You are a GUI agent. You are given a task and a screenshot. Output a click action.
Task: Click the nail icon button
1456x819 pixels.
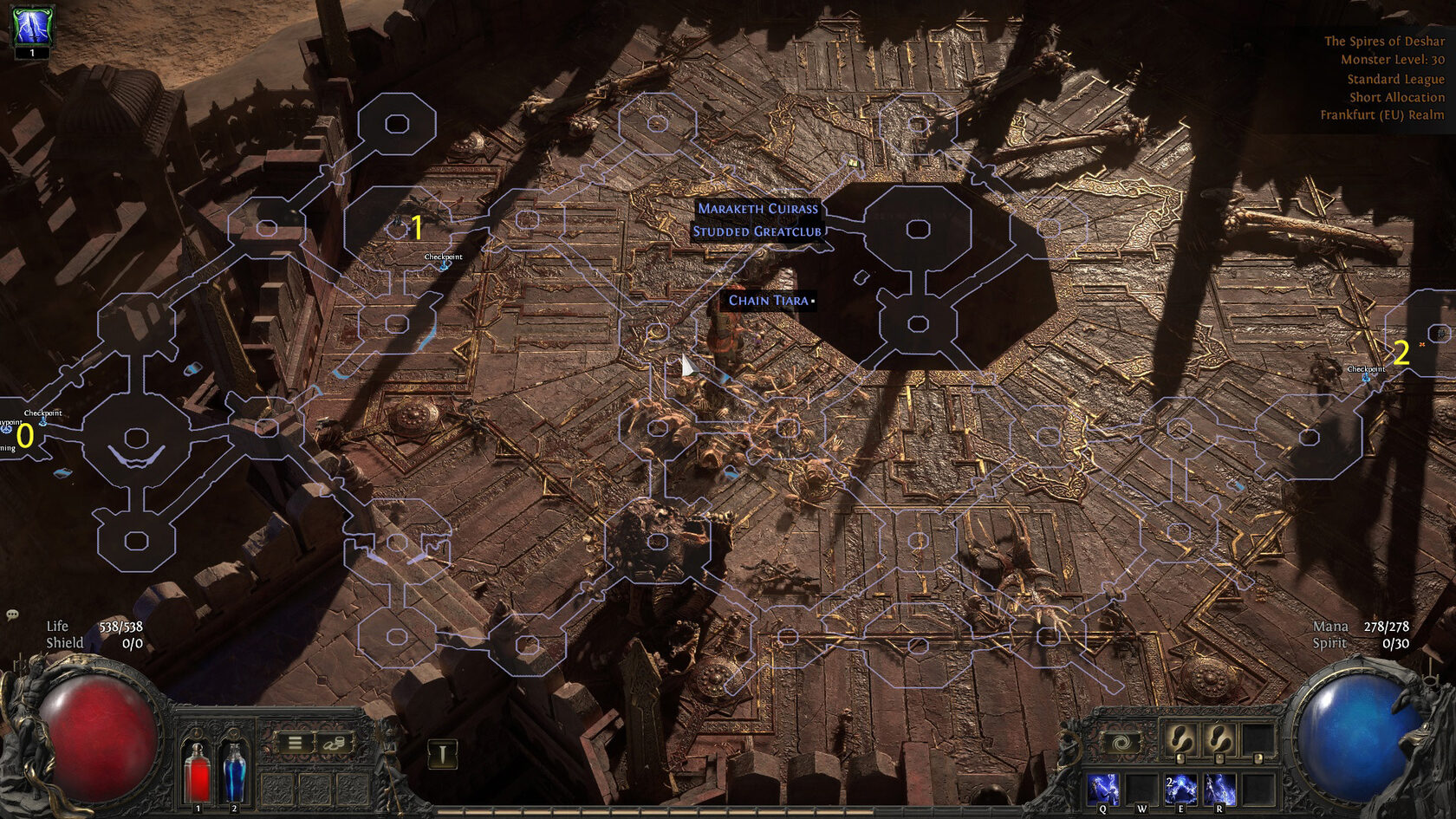[442, 754]
